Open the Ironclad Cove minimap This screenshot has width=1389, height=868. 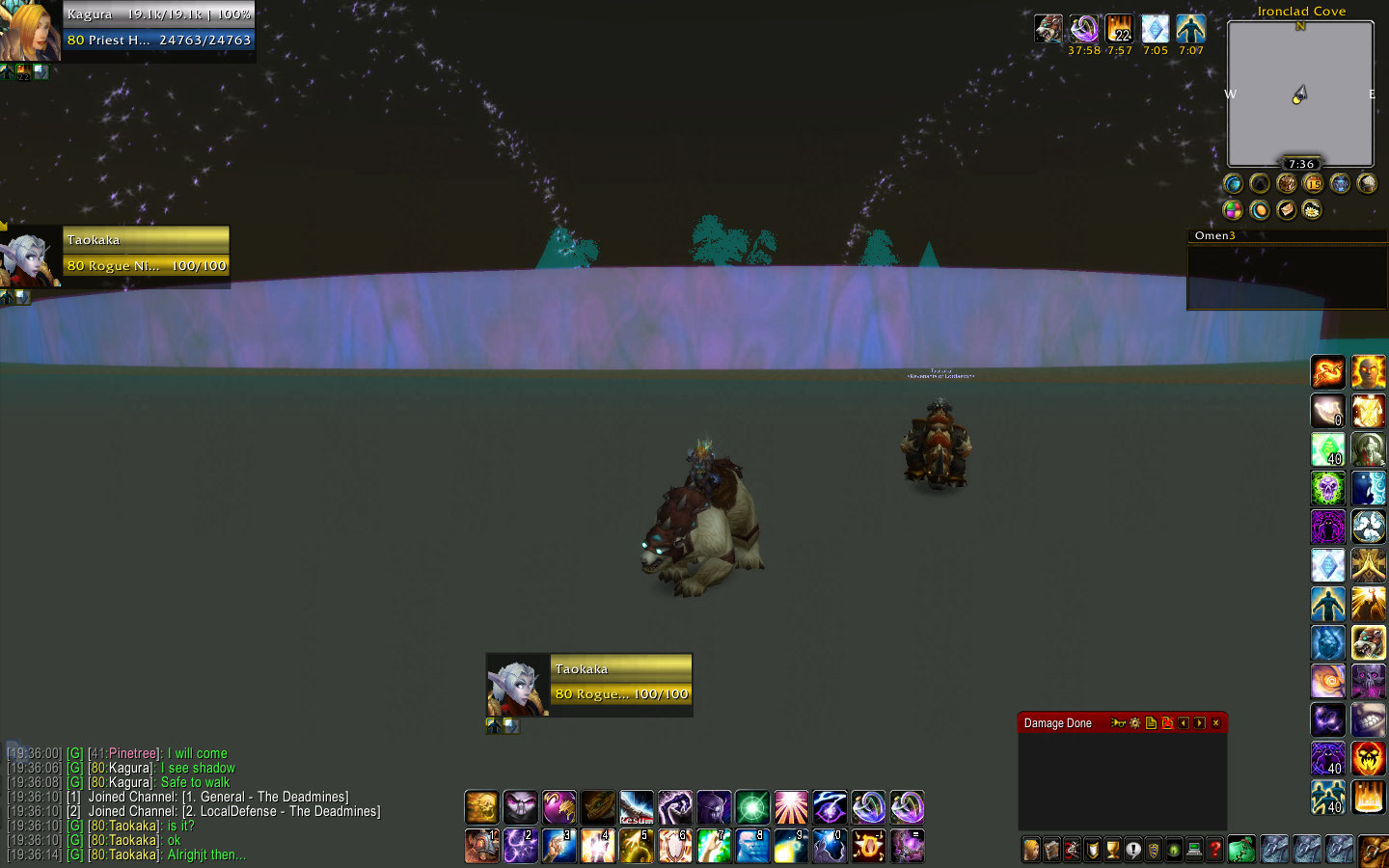1299,94
